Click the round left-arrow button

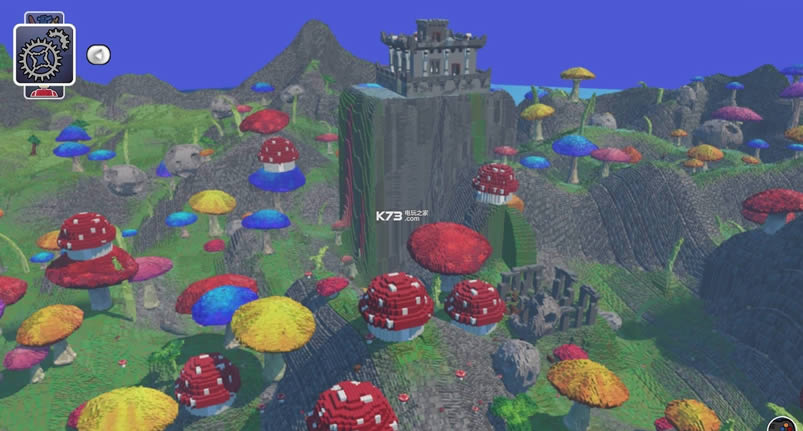tap(97, 55)
